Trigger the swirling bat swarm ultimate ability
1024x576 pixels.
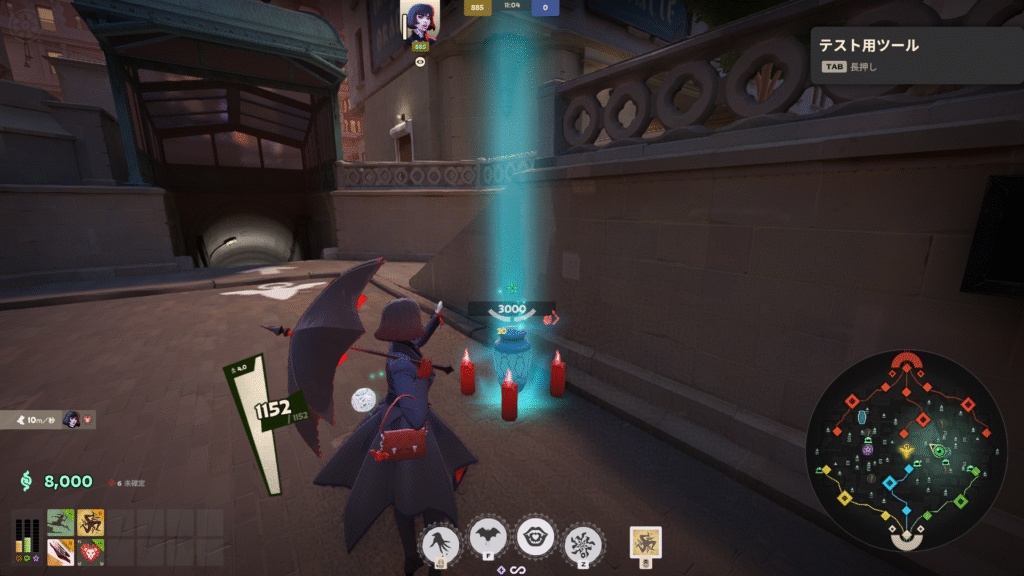(583, 543)
